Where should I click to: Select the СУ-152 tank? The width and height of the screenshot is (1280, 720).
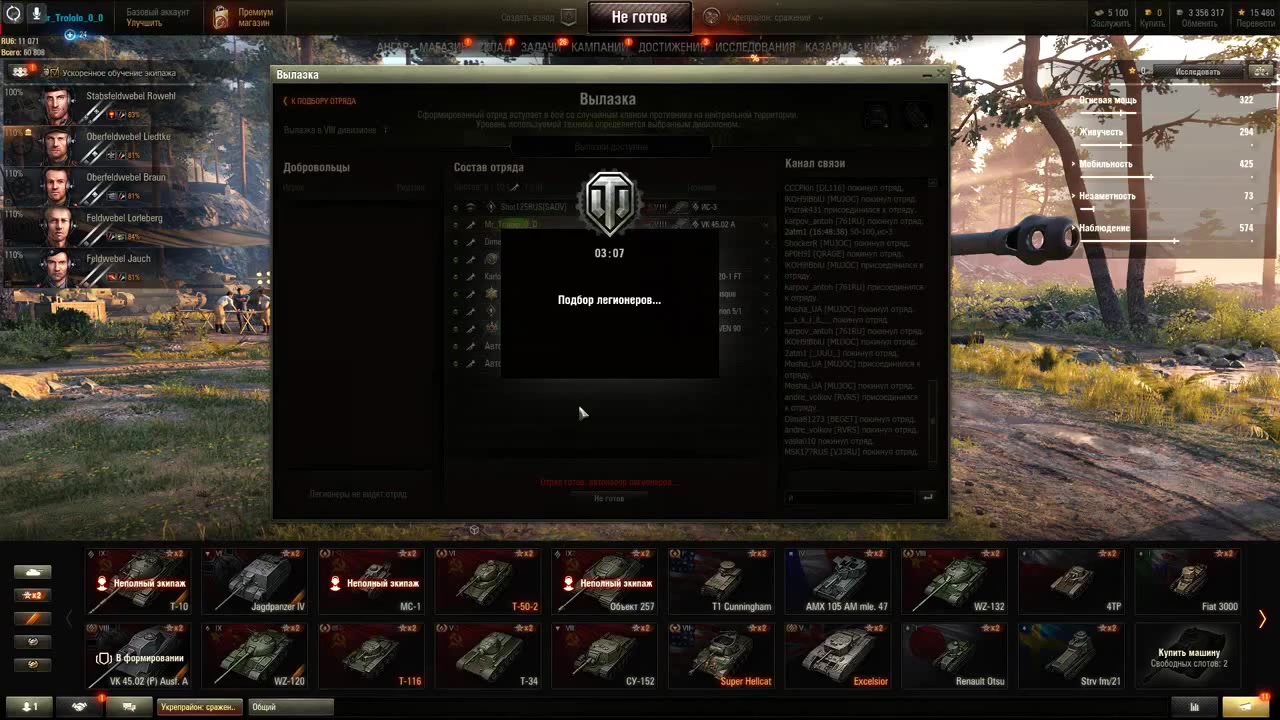click(x=605, y=655)
